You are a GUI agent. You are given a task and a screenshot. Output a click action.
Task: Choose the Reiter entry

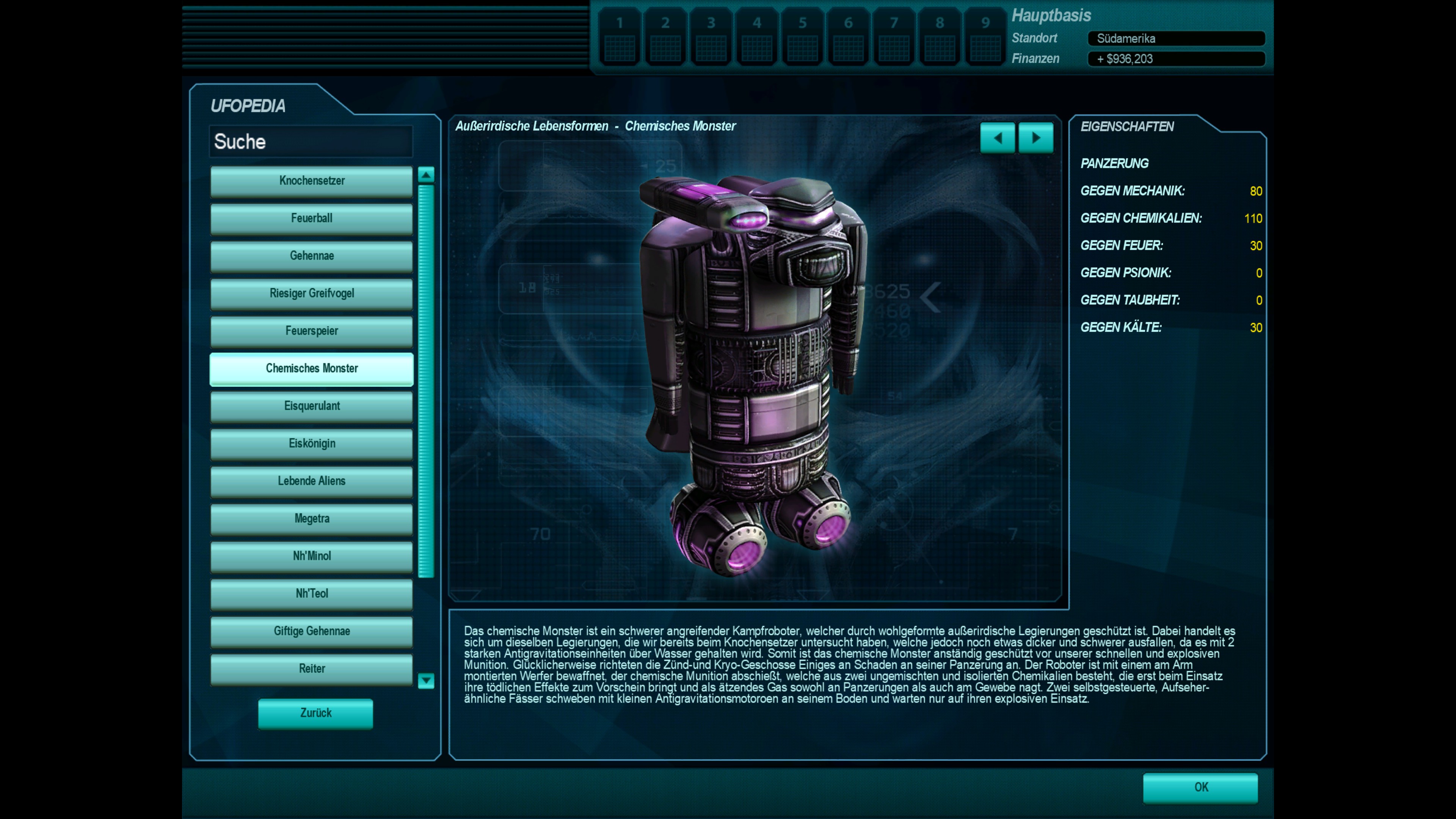(x=311, y=668)
